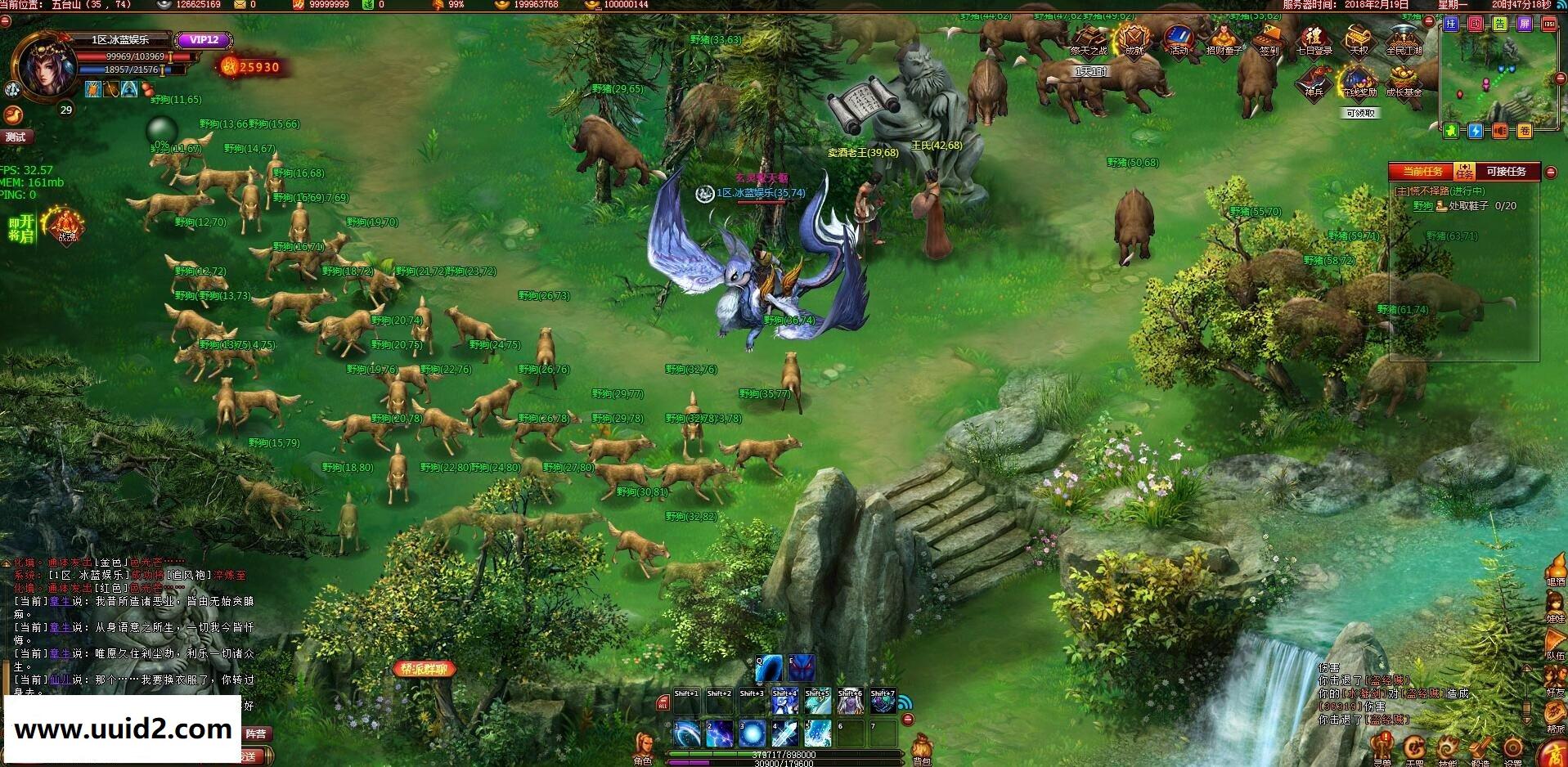Toggle the blue lightning icon under minimap
Viewport: 1568px width, 767px height.
tap(1475, 130)
